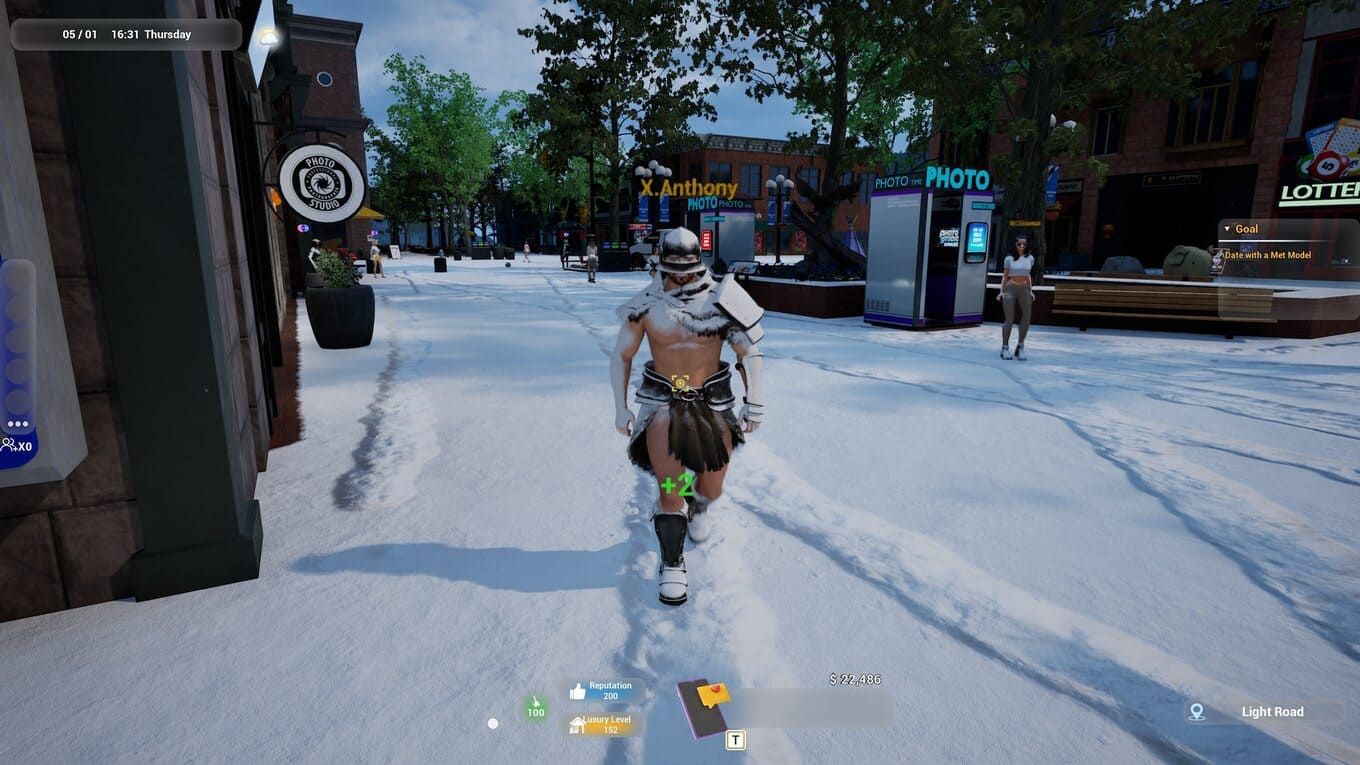Click the Luxury Level house badge
Image resolution: width=1360 pixels, height=765 pixels.
(577, 724)
